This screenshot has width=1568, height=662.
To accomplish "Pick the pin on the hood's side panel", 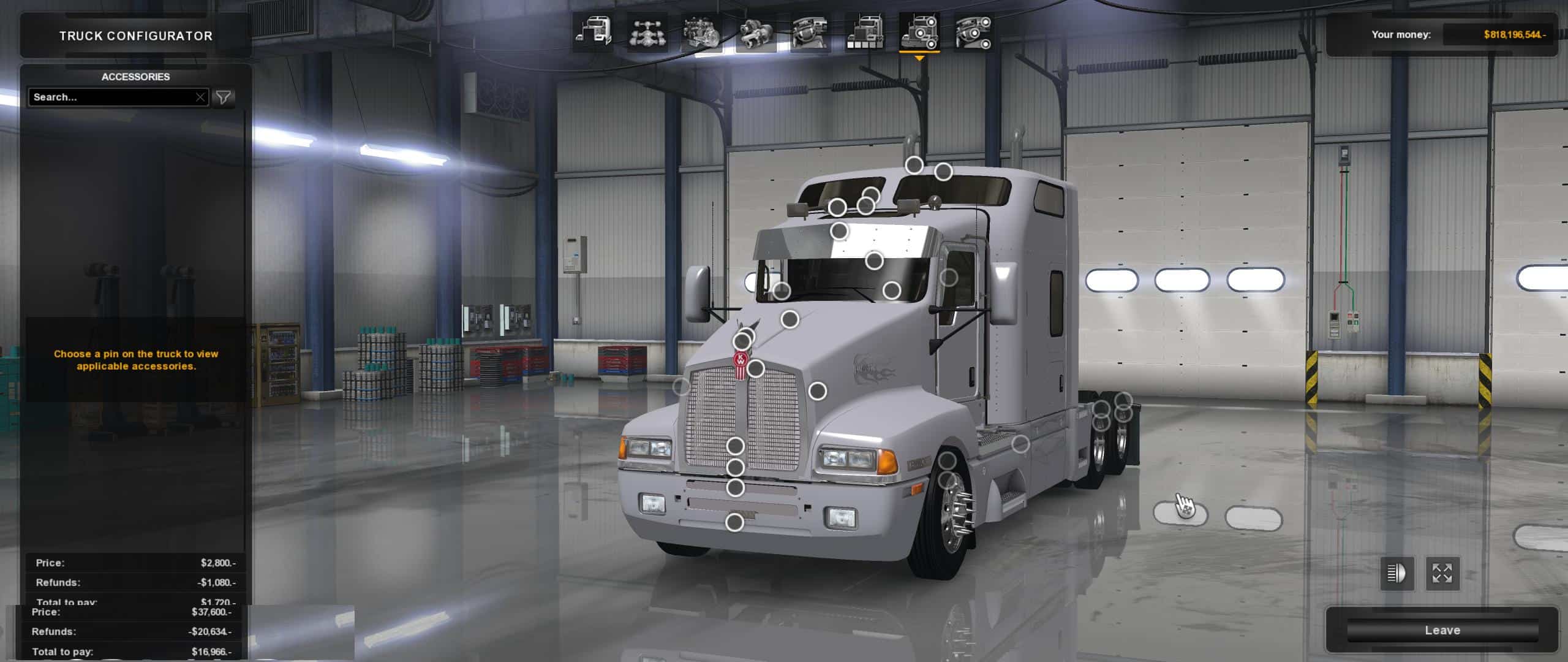I will click(818, 391).
